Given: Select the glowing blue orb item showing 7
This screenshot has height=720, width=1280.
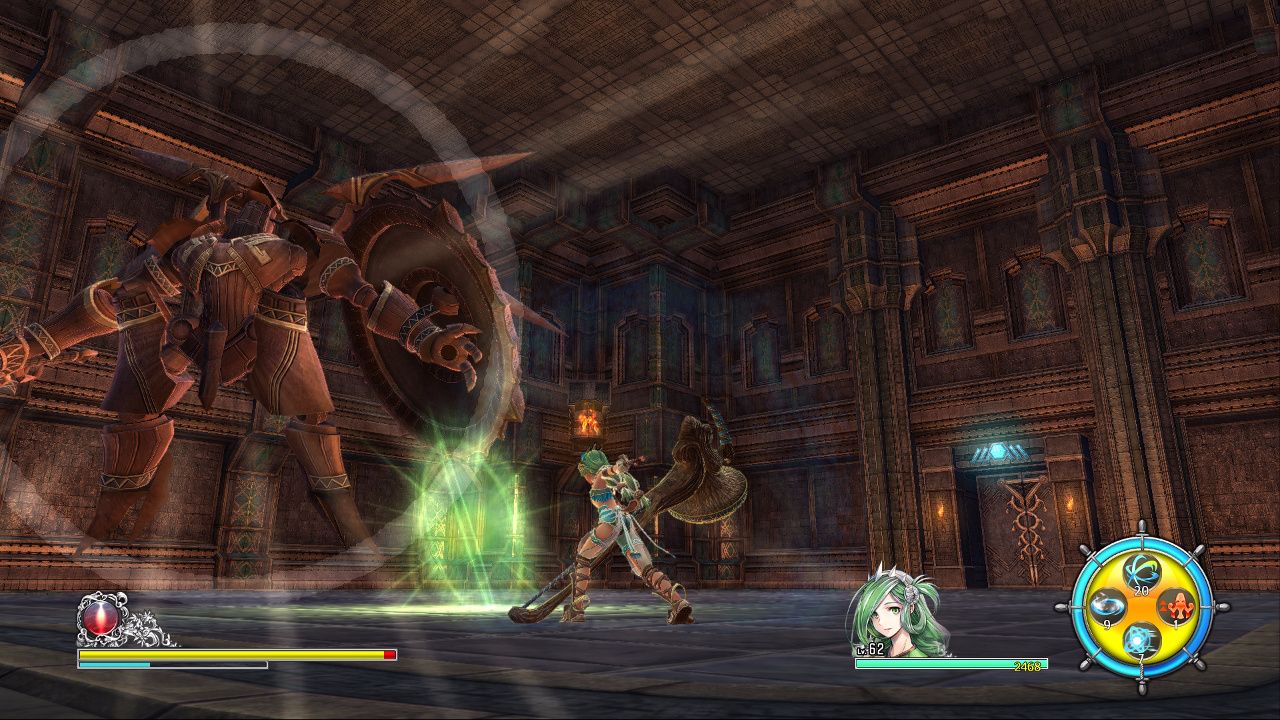Looking at the screenshot, I should pos(1140,640).
